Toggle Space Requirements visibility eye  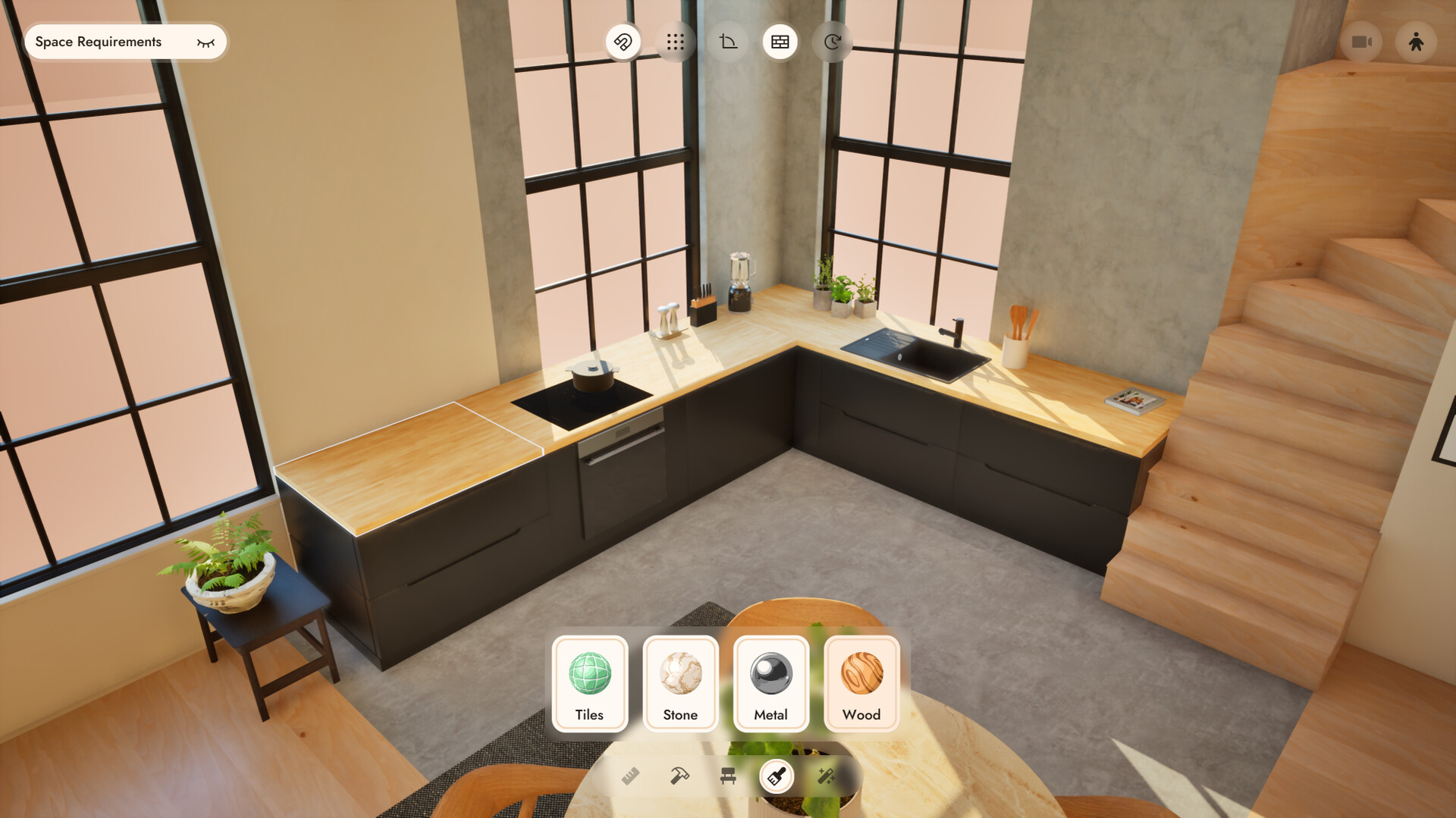click(x=205, y=42)
